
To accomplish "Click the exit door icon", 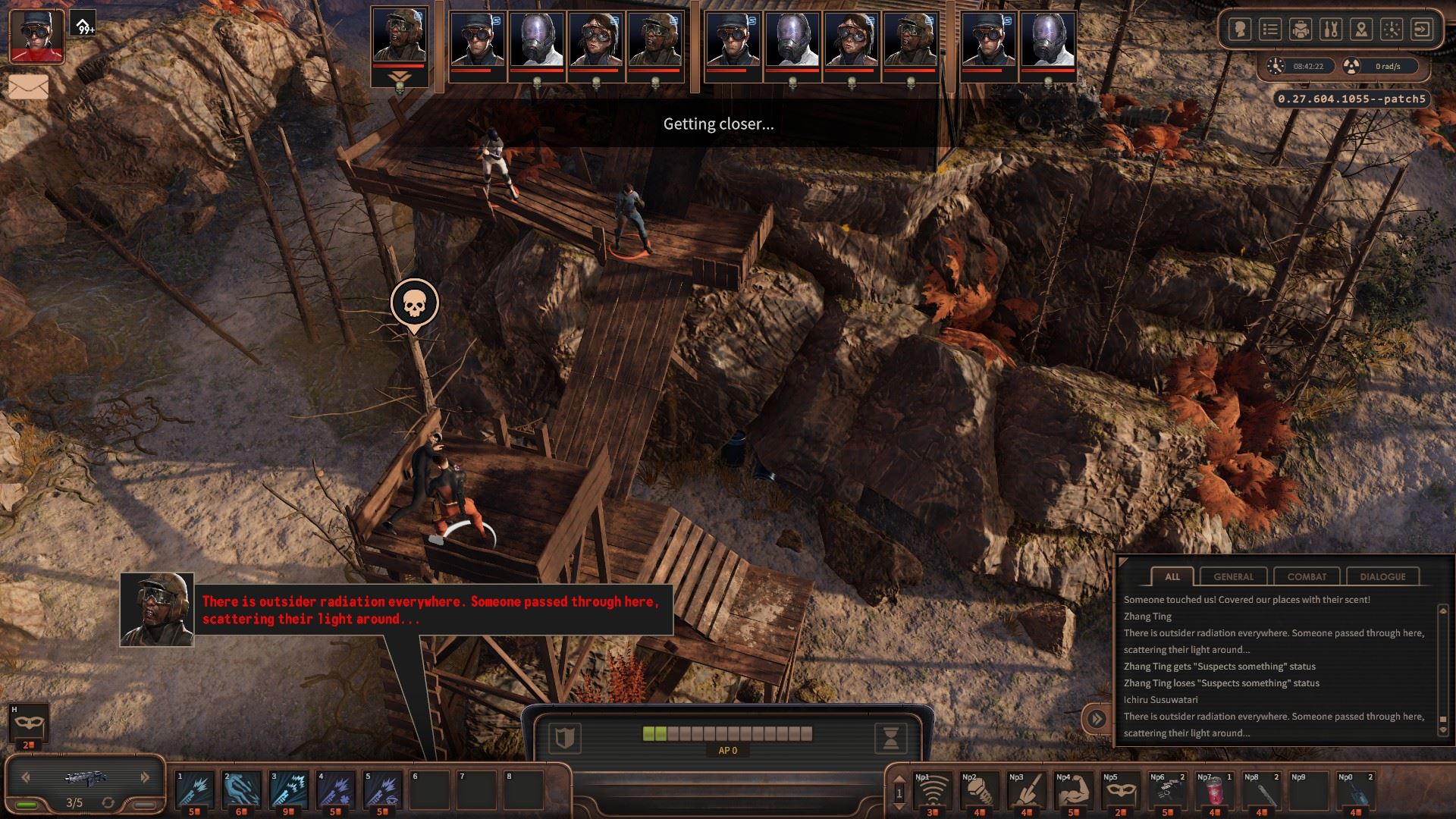I will (1423, 30).
